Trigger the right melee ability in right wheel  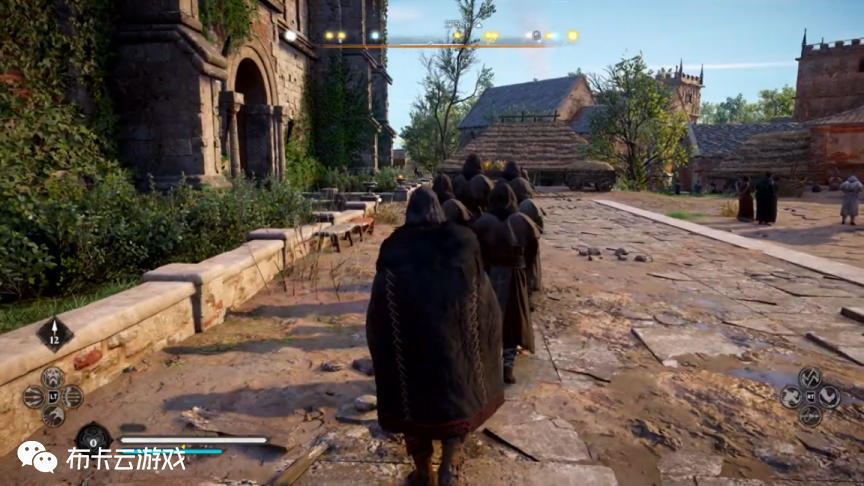point(830,397)
